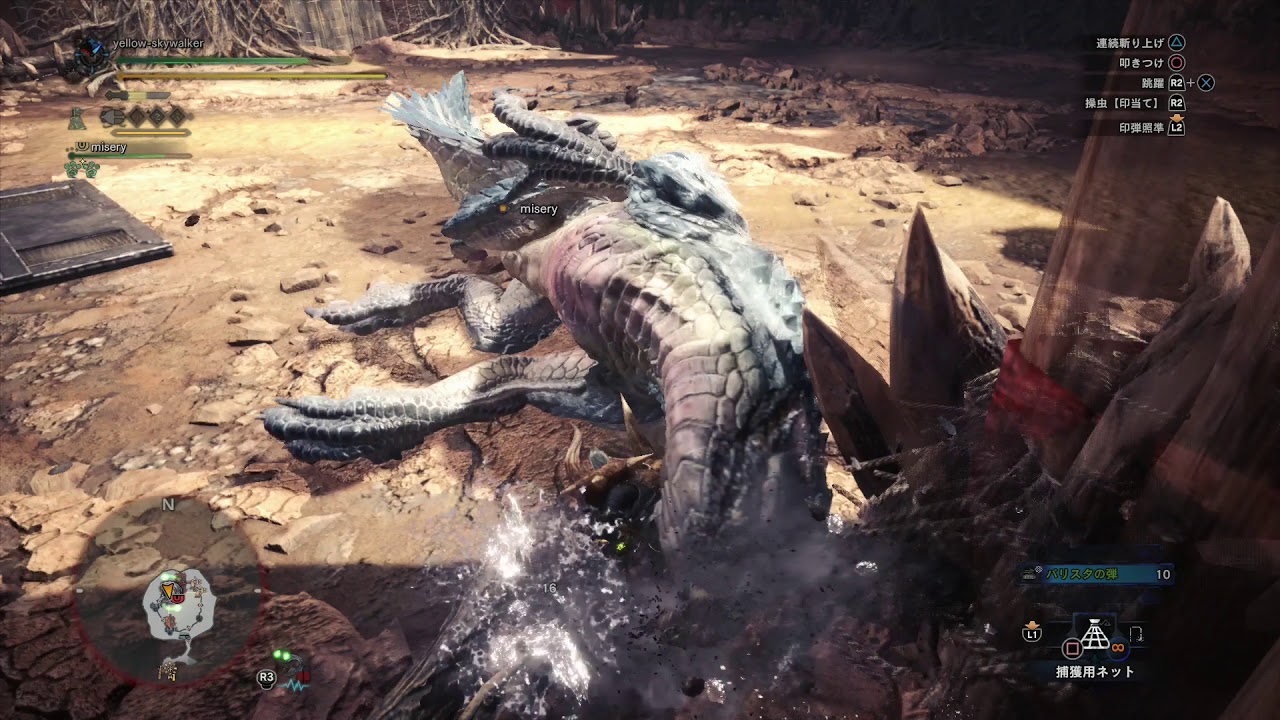The height and width of the screenshot is (720, 1280).
Task: Select the sword sharpness gauge icon
Action: [x=138, y=96]
